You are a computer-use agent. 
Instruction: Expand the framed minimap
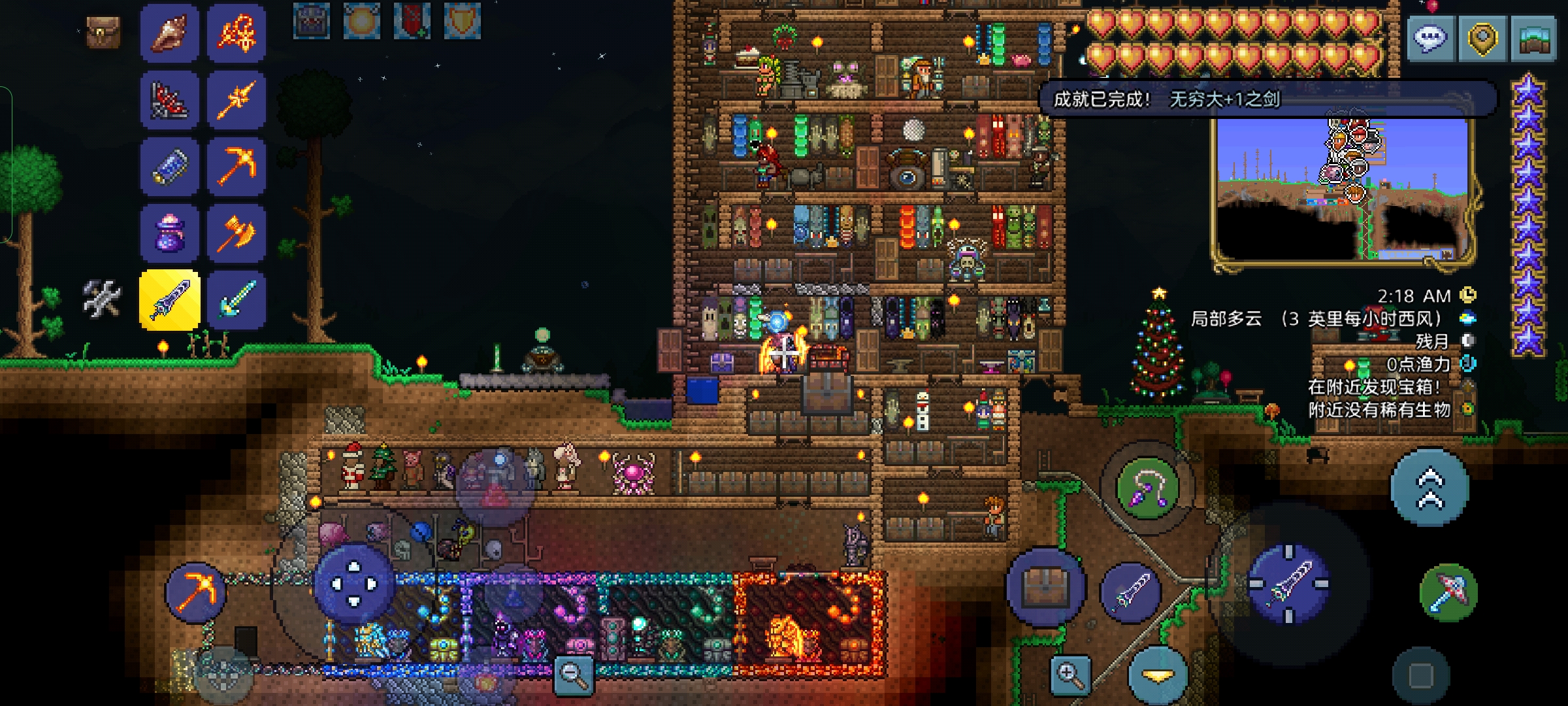(x=1343, y=190)
